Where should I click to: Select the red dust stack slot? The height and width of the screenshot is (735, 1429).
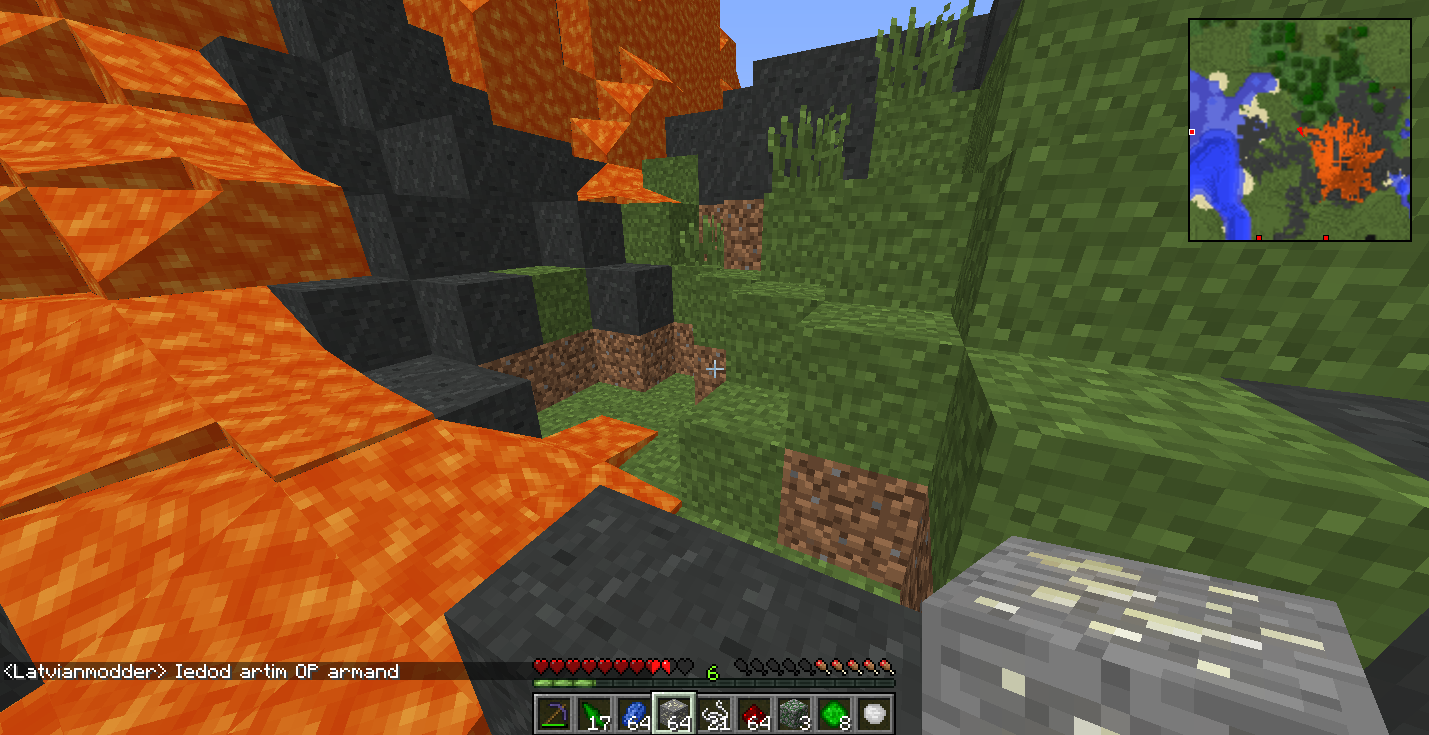753,714
